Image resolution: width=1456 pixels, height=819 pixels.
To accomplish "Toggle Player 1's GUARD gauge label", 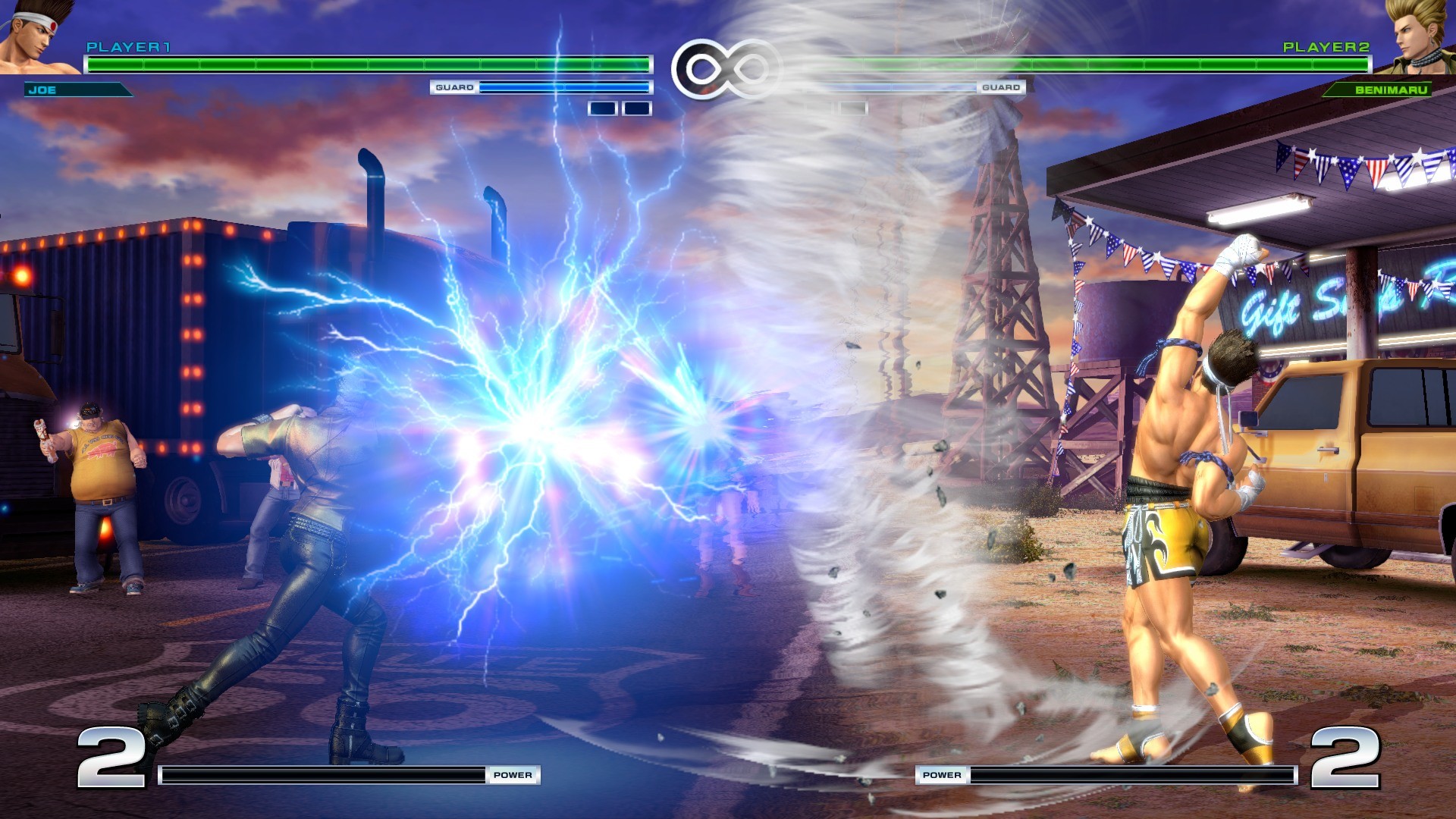I will [x=455, y=87].
